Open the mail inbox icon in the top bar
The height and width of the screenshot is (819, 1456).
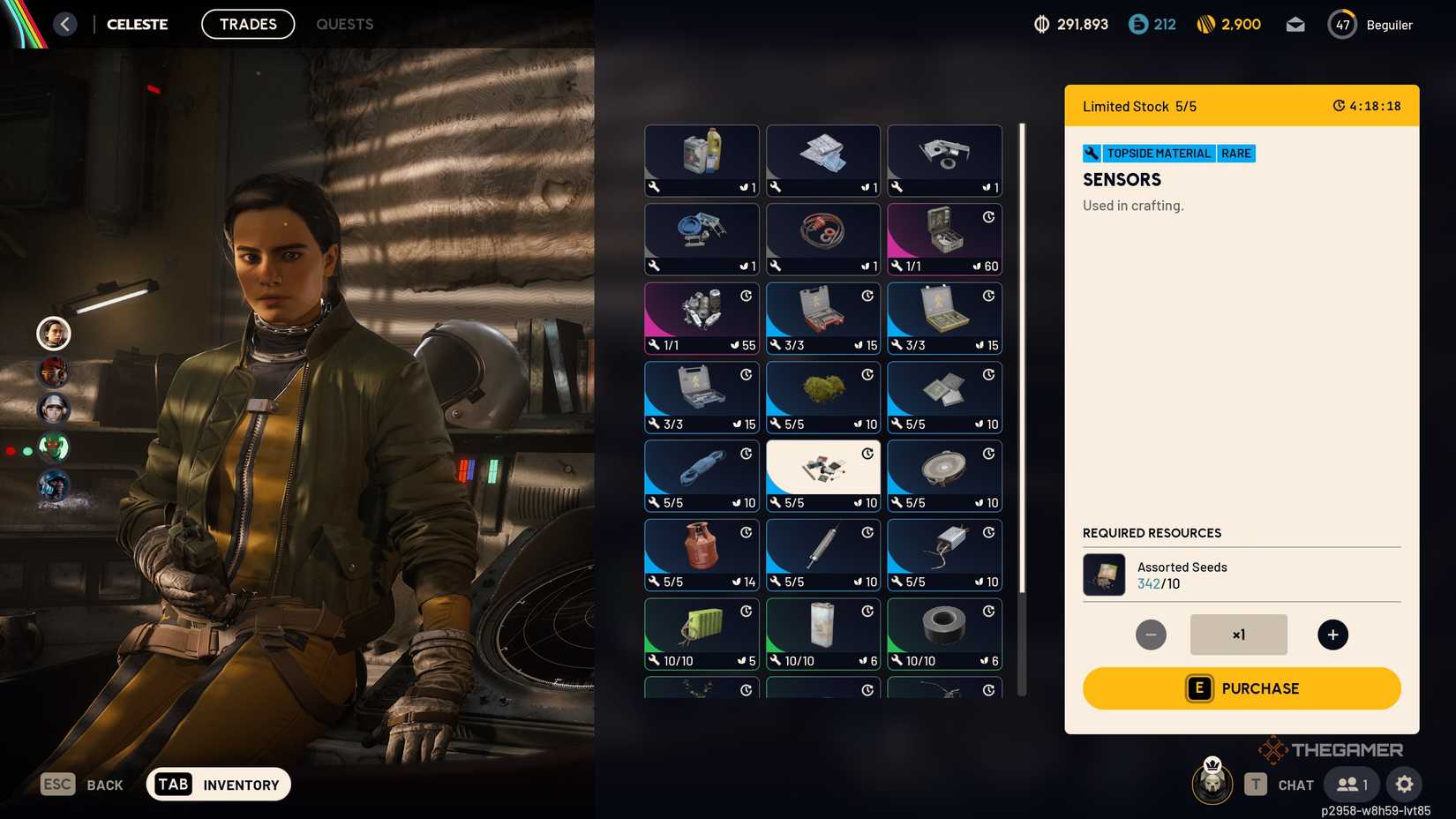pos(1295,24)
